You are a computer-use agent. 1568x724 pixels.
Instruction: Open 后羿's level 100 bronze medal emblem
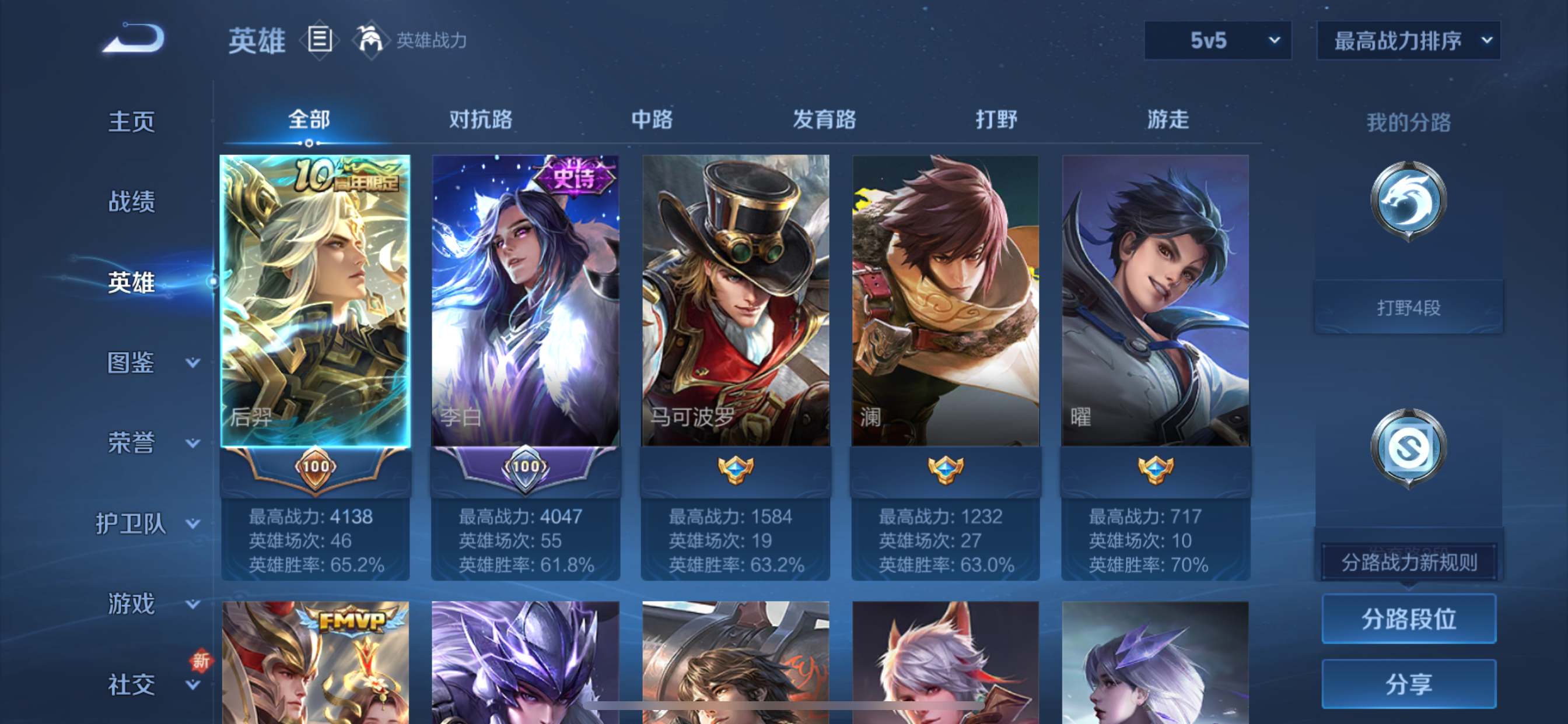click(317, 469)
